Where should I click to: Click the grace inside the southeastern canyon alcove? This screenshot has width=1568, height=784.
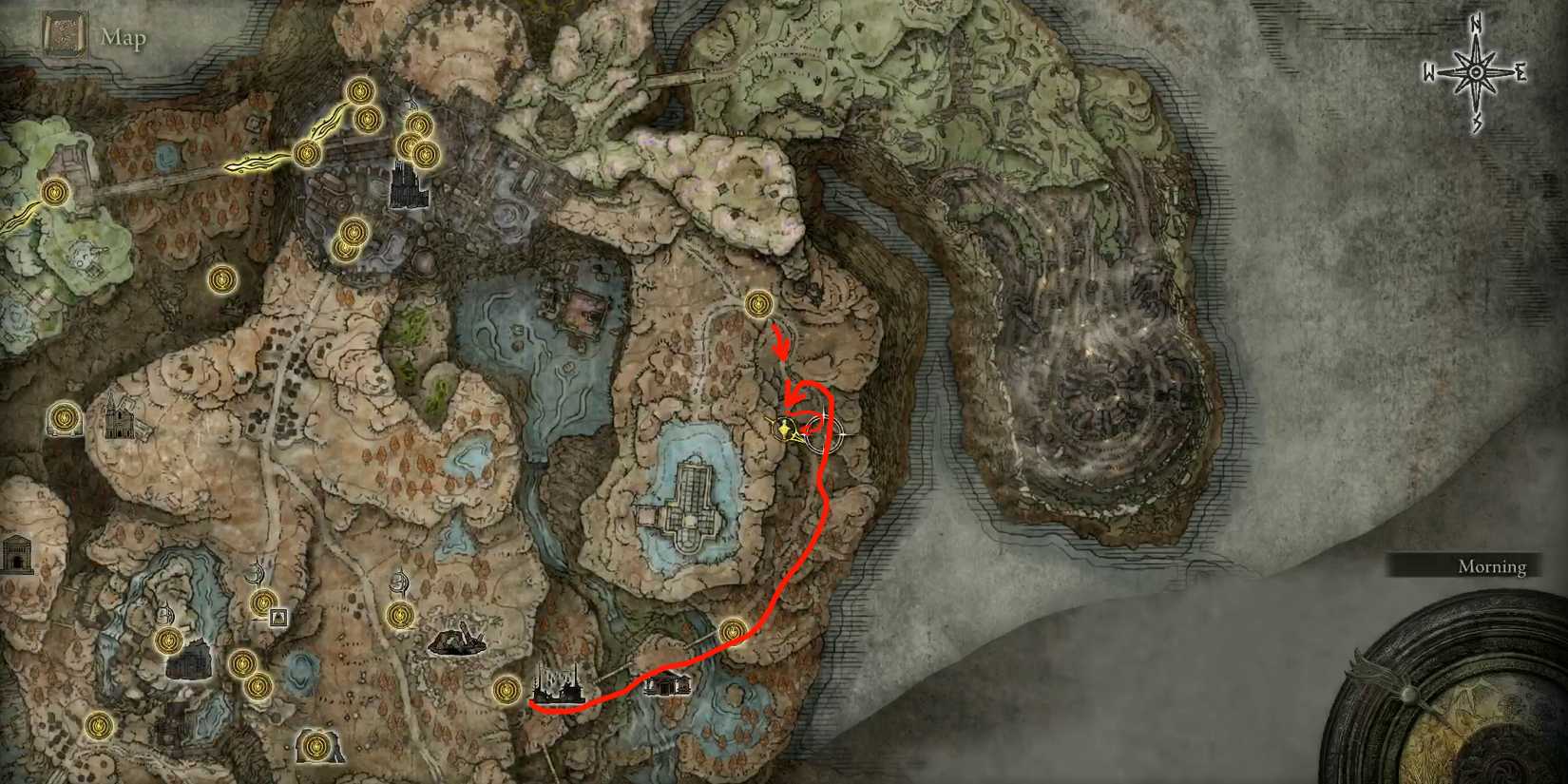(316, 746)
